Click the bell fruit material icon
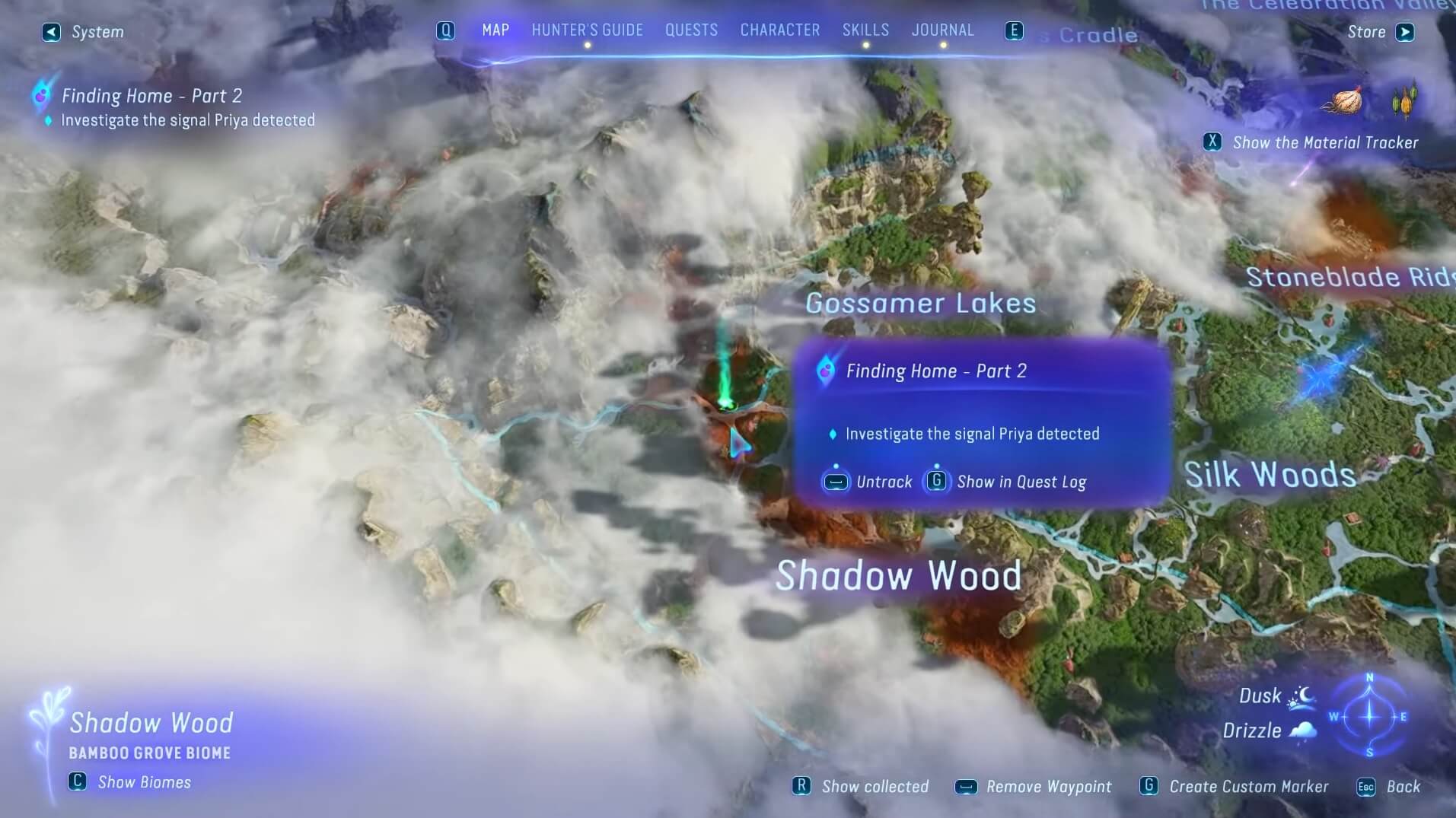Screen dimensions: 1456x818 (1346, 100)
